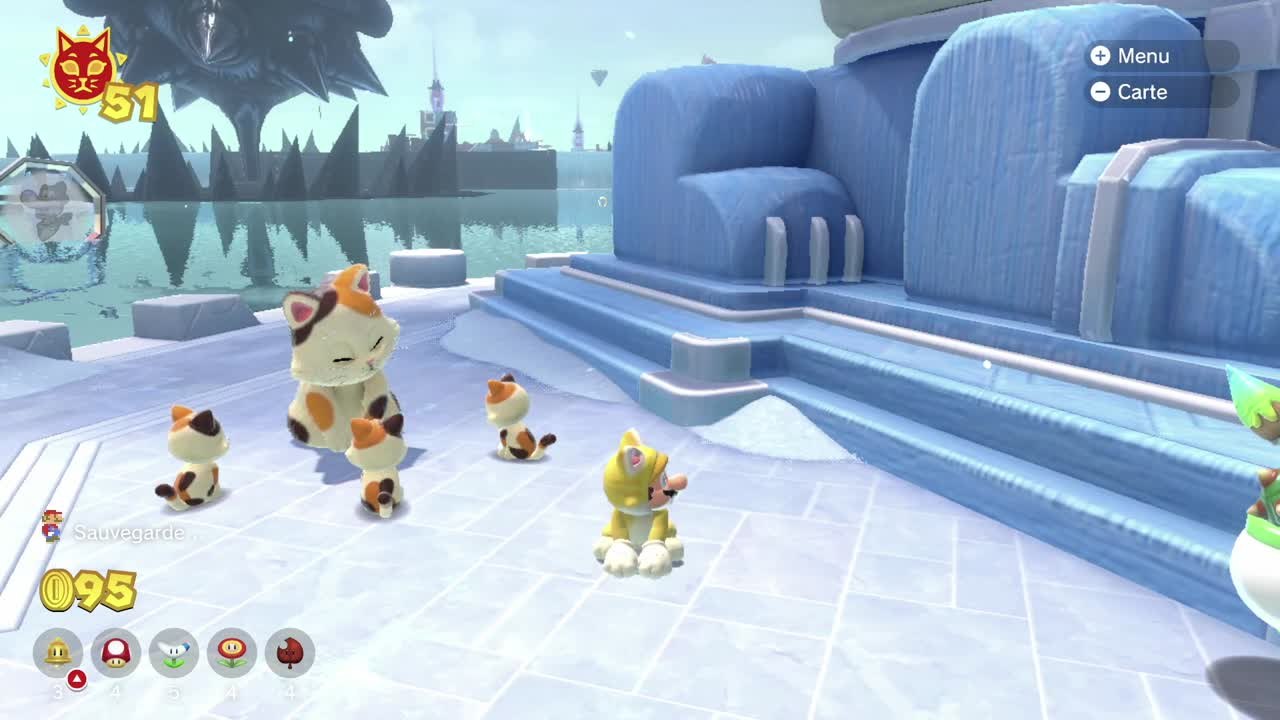The width and height of the screenshot is (1280, 720).
Task: Click the octagonal Cat Shine shard indicator
Action: 50,207
